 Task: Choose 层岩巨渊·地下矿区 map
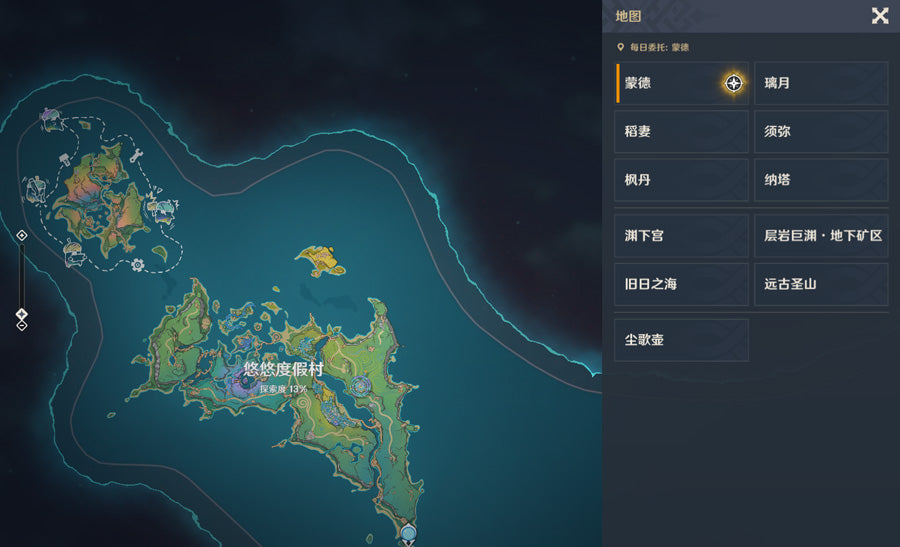click(821, 236)
